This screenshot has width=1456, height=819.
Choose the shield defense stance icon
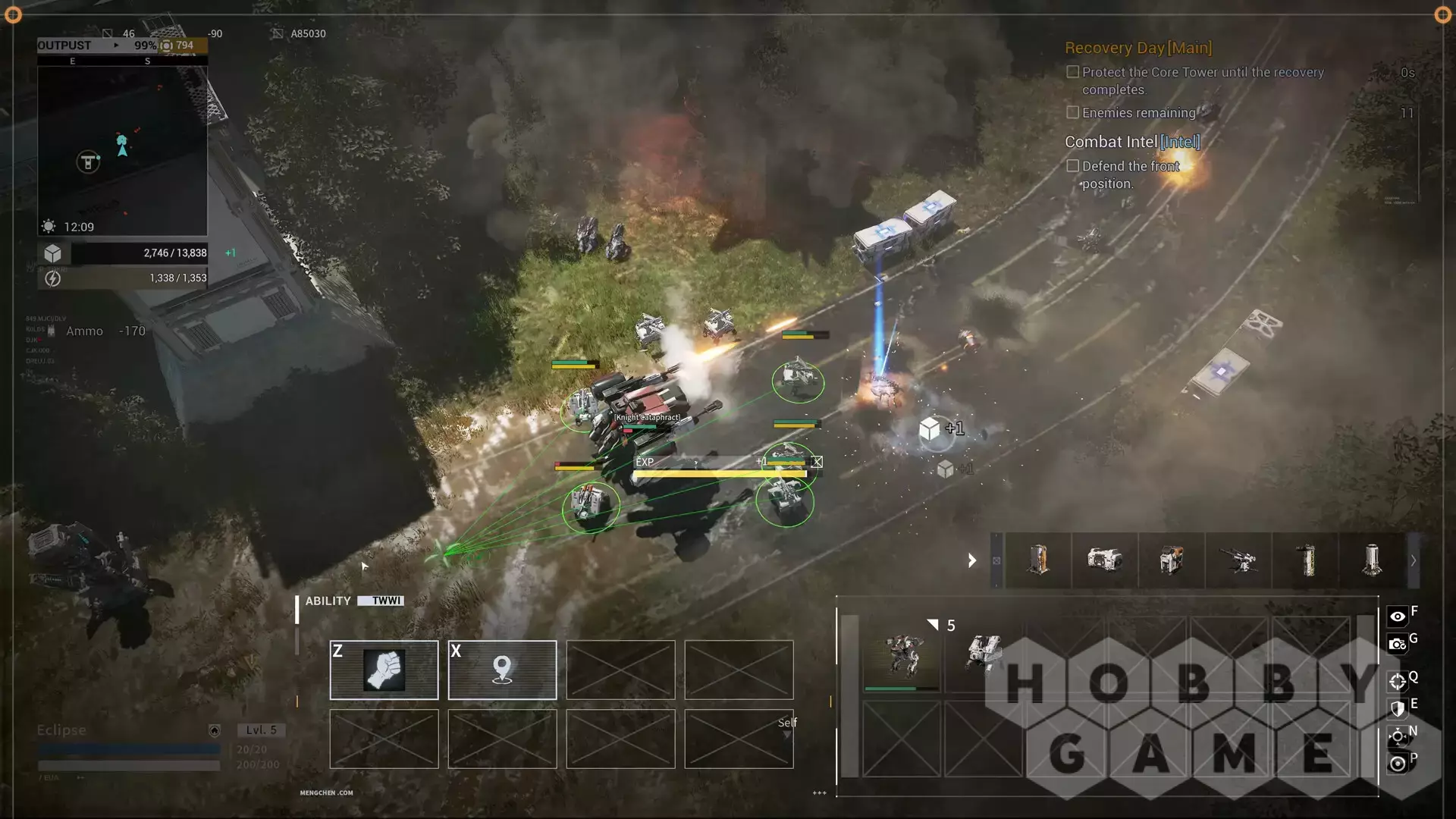[x=1397, y=708]
